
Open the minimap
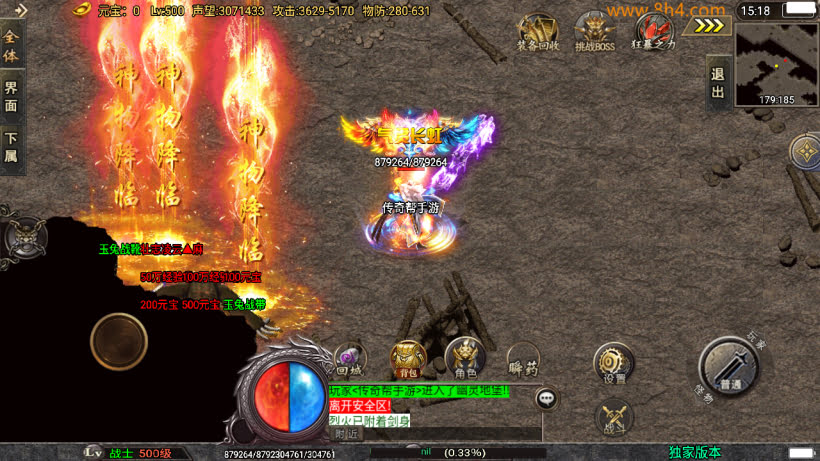[x=776, y=63]
